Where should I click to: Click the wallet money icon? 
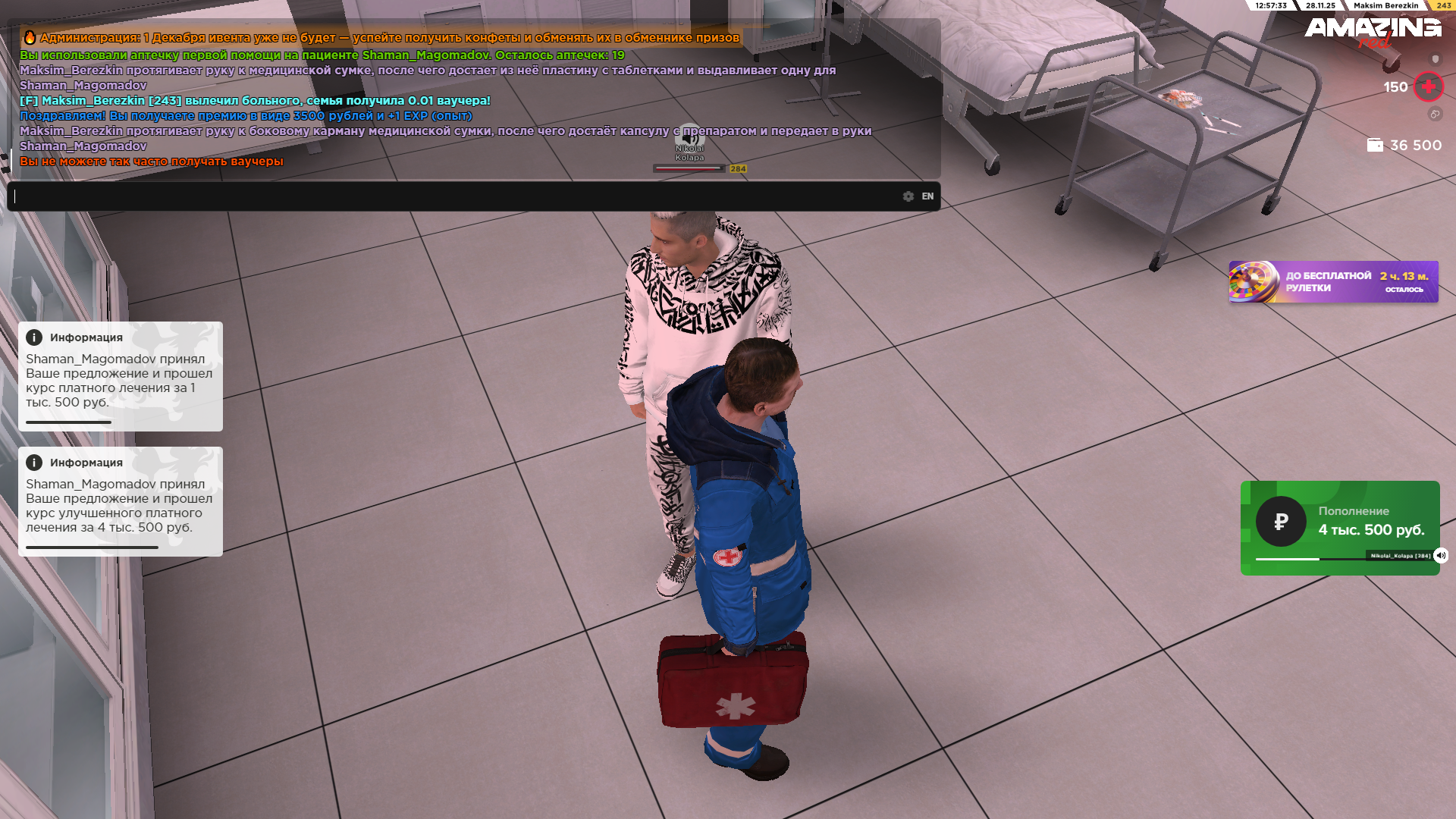coord(1374,145)
